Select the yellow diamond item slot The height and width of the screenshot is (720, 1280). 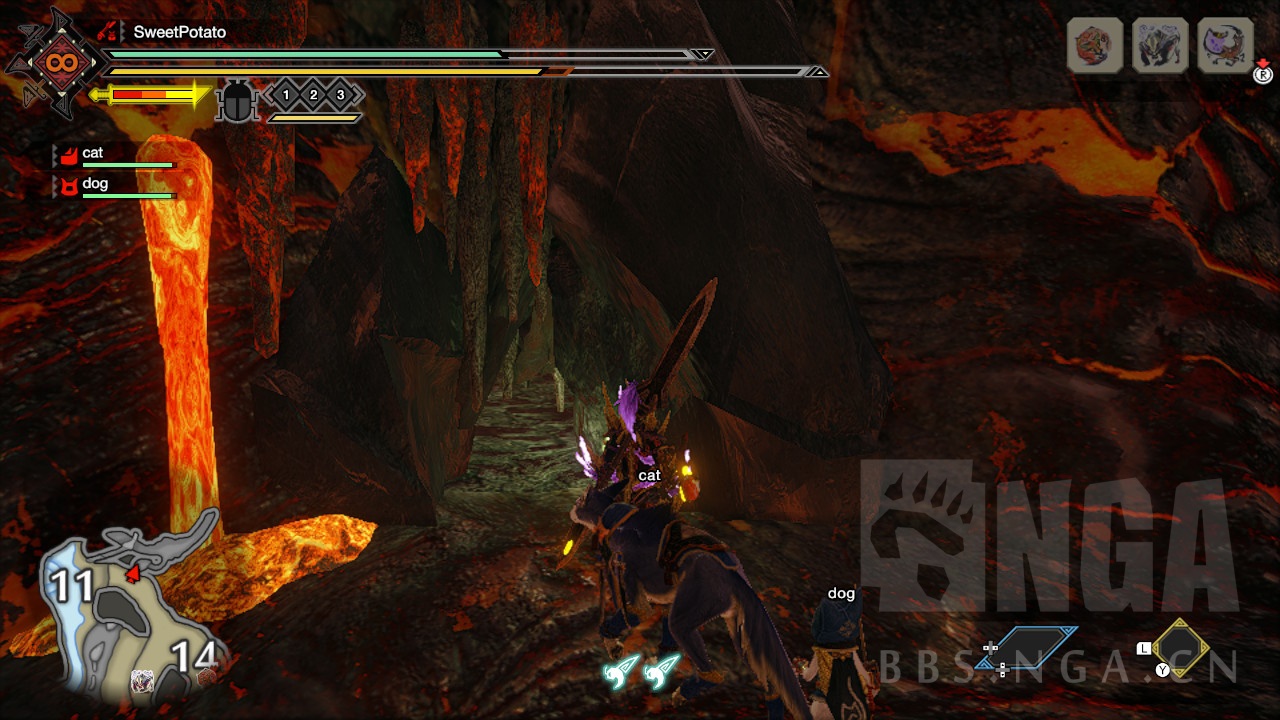pos(1180,648)
